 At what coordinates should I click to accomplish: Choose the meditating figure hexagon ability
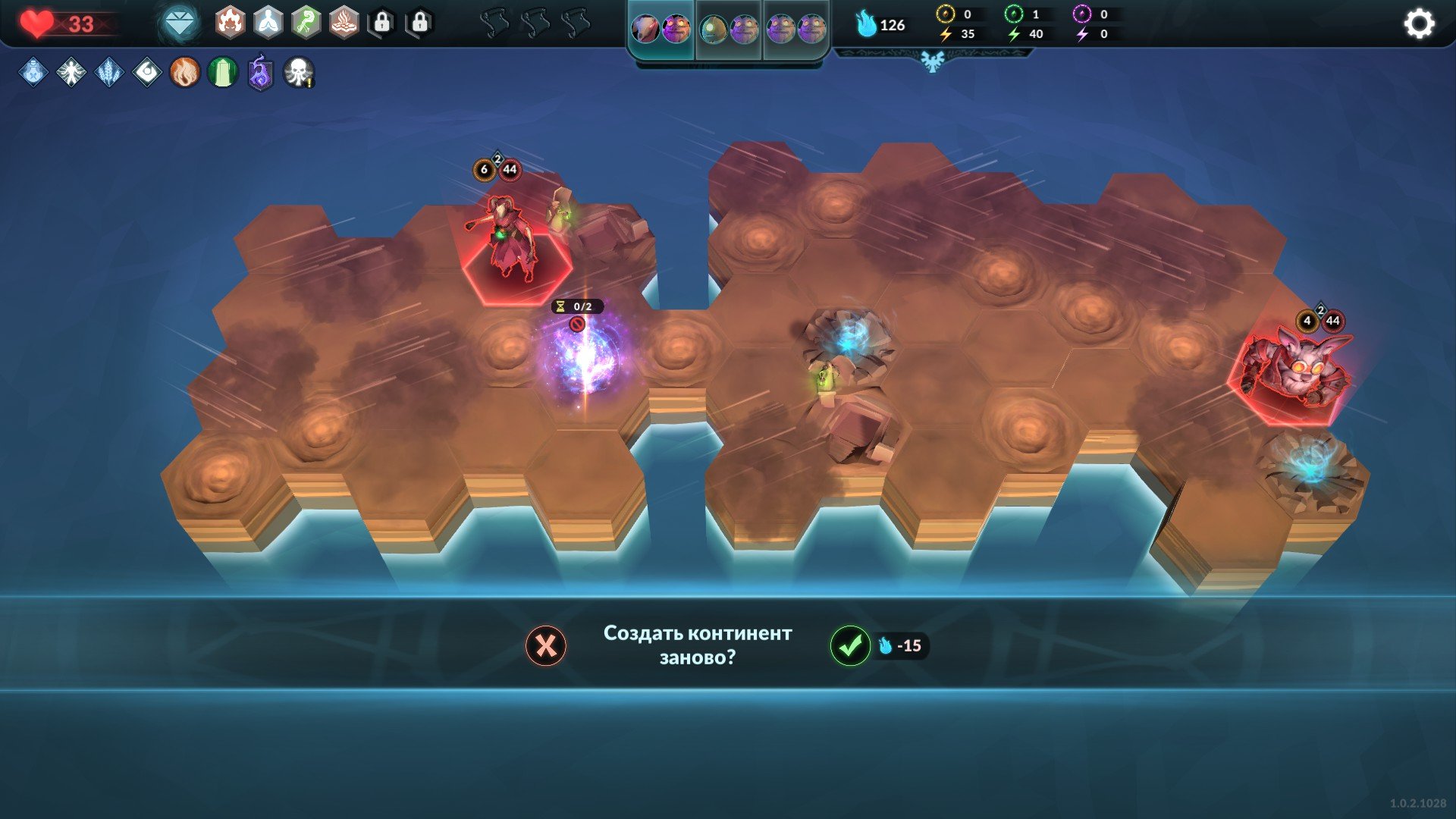click(x=268, y=24)
